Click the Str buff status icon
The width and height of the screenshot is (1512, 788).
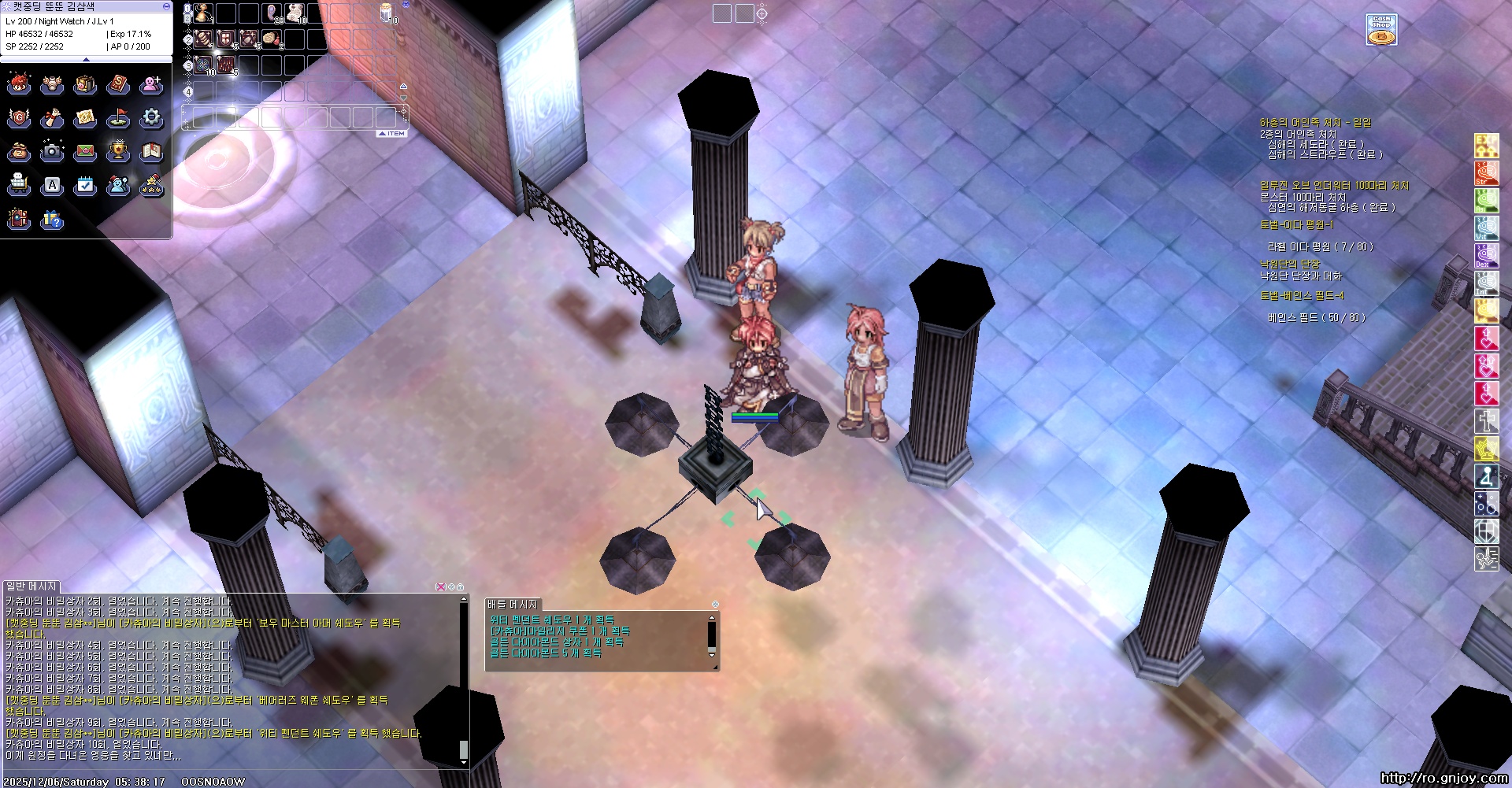click(x=1486, y=174)
